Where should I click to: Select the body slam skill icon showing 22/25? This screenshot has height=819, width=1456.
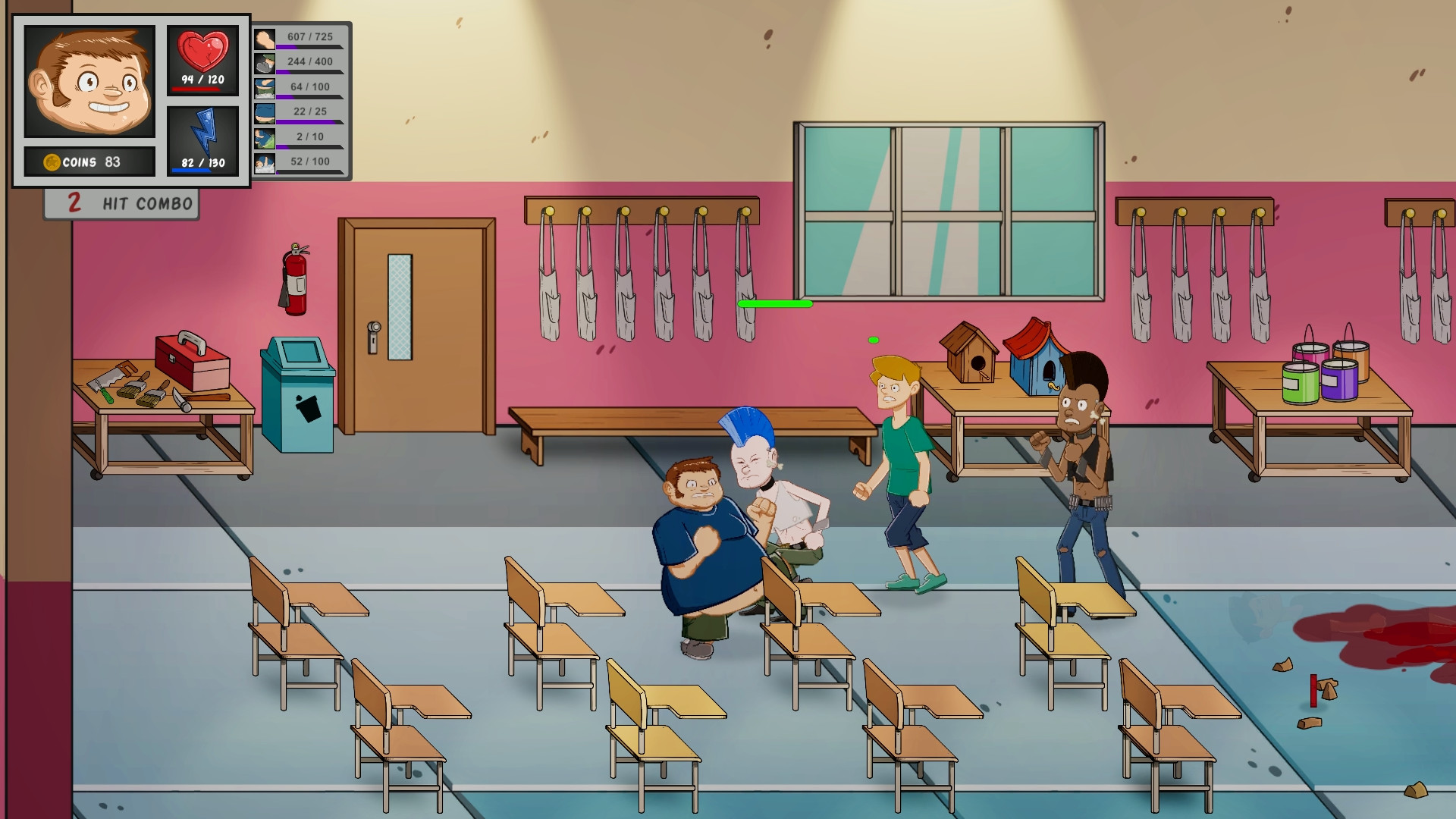coord(265,112)
